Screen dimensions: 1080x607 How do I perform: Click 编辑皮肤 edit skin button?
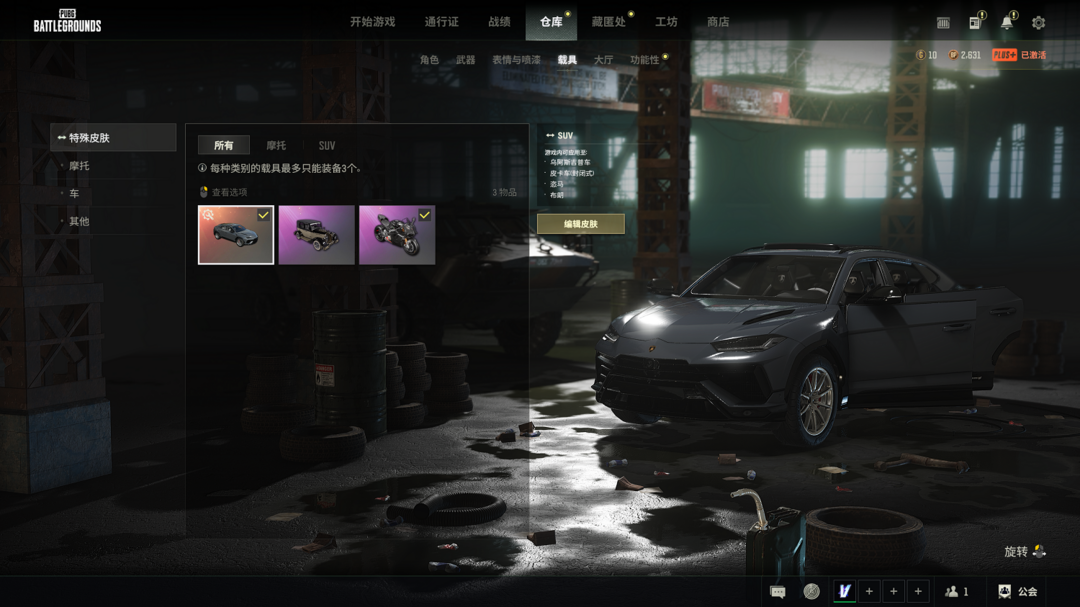coord(580,224)
